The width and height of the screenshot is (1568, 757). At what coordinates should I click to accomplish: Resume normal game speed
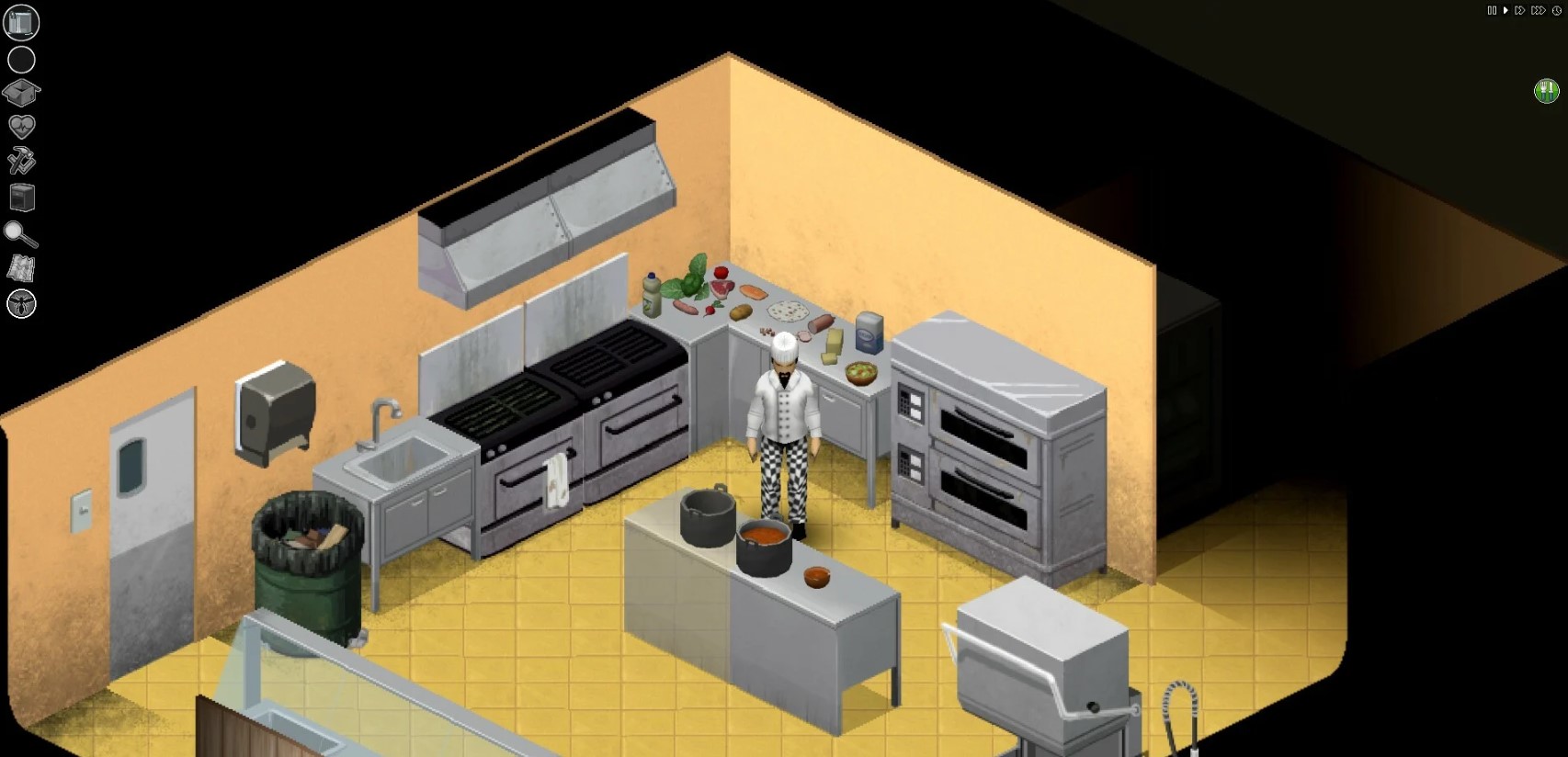1506,10
